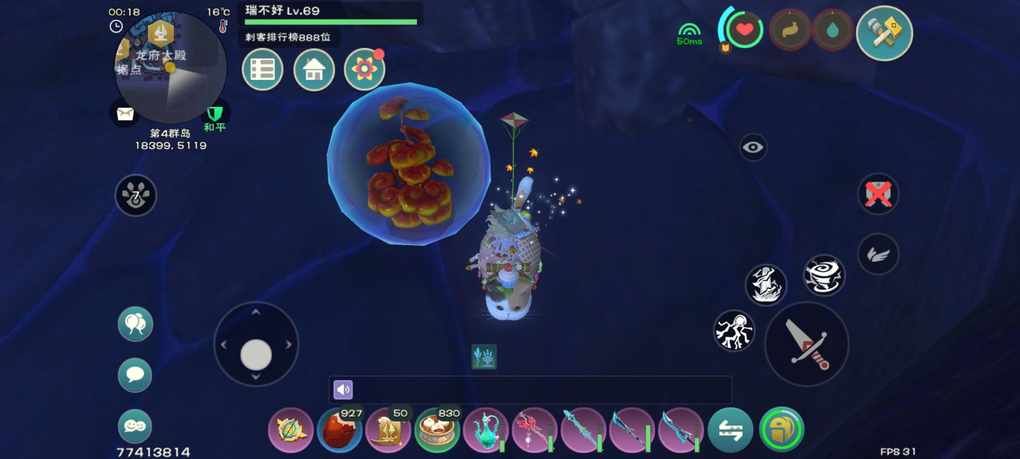This screenshot has height=459, width=1020.
Task: Open the mail envelope icon
Action: (x=124, y=114)
